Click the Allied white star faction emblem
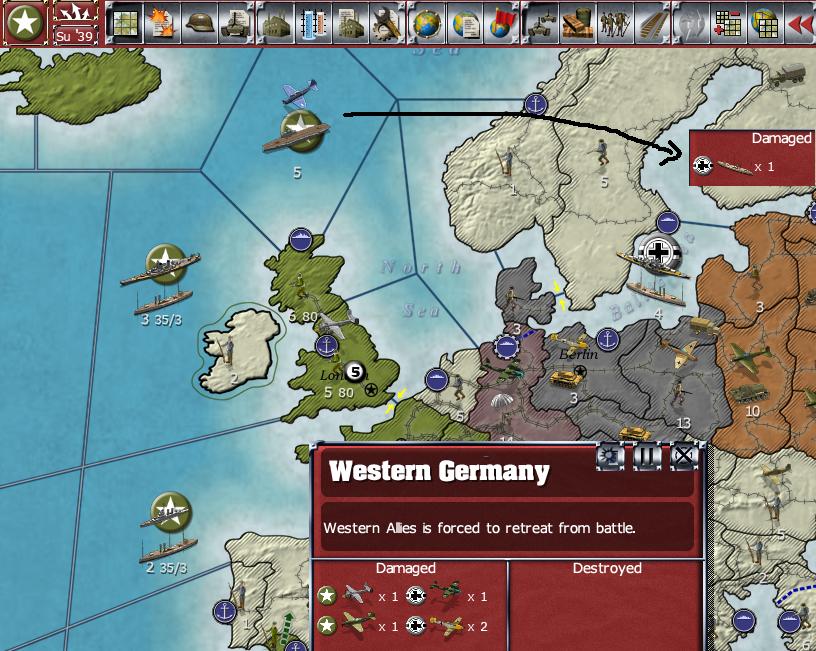This screenshot has width=816, height=651. click(23, 23)
